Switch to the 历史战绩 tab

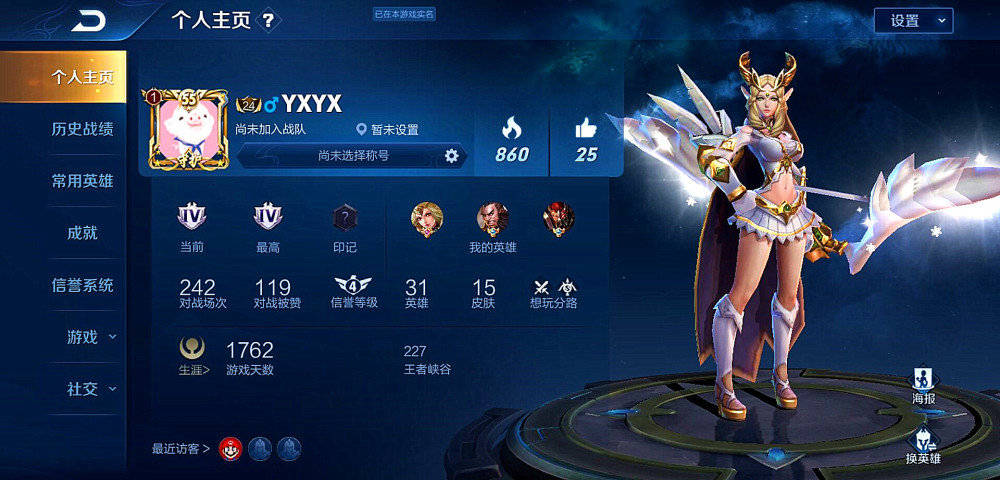[x=82, y=129]
